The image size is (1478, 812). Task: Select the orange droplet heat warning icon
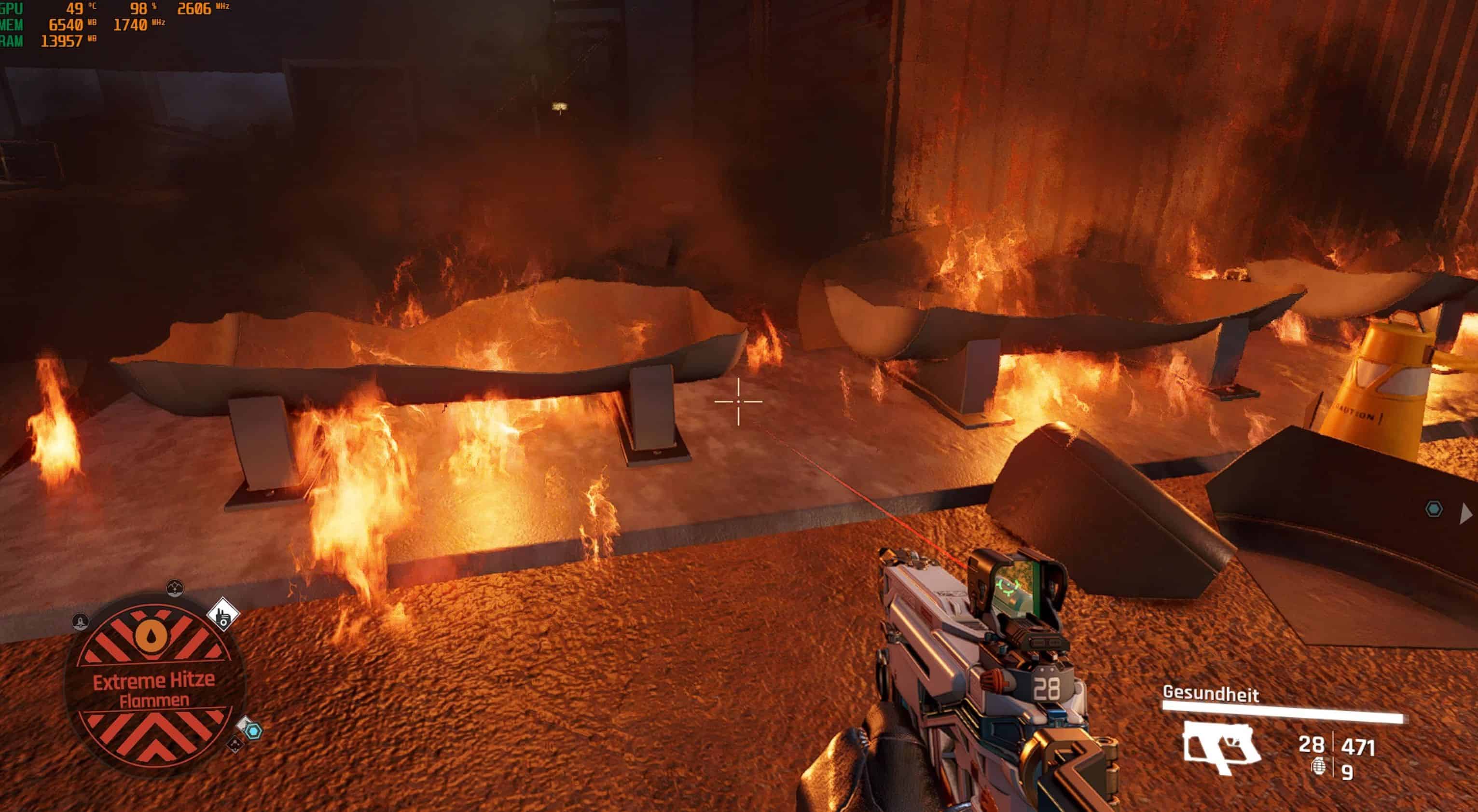(x=152, y=634)
